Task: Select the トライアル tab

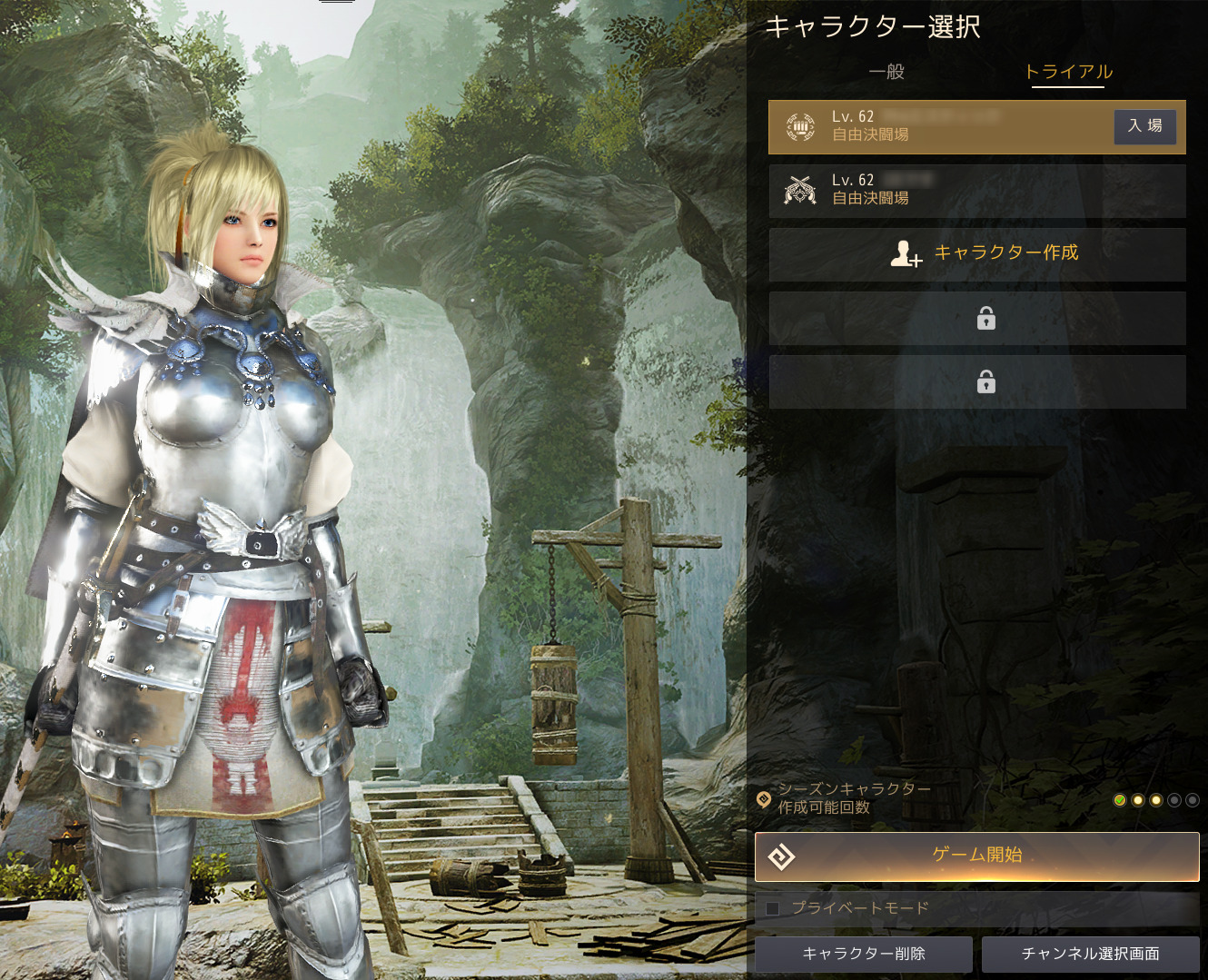Action: (1067, 72)
